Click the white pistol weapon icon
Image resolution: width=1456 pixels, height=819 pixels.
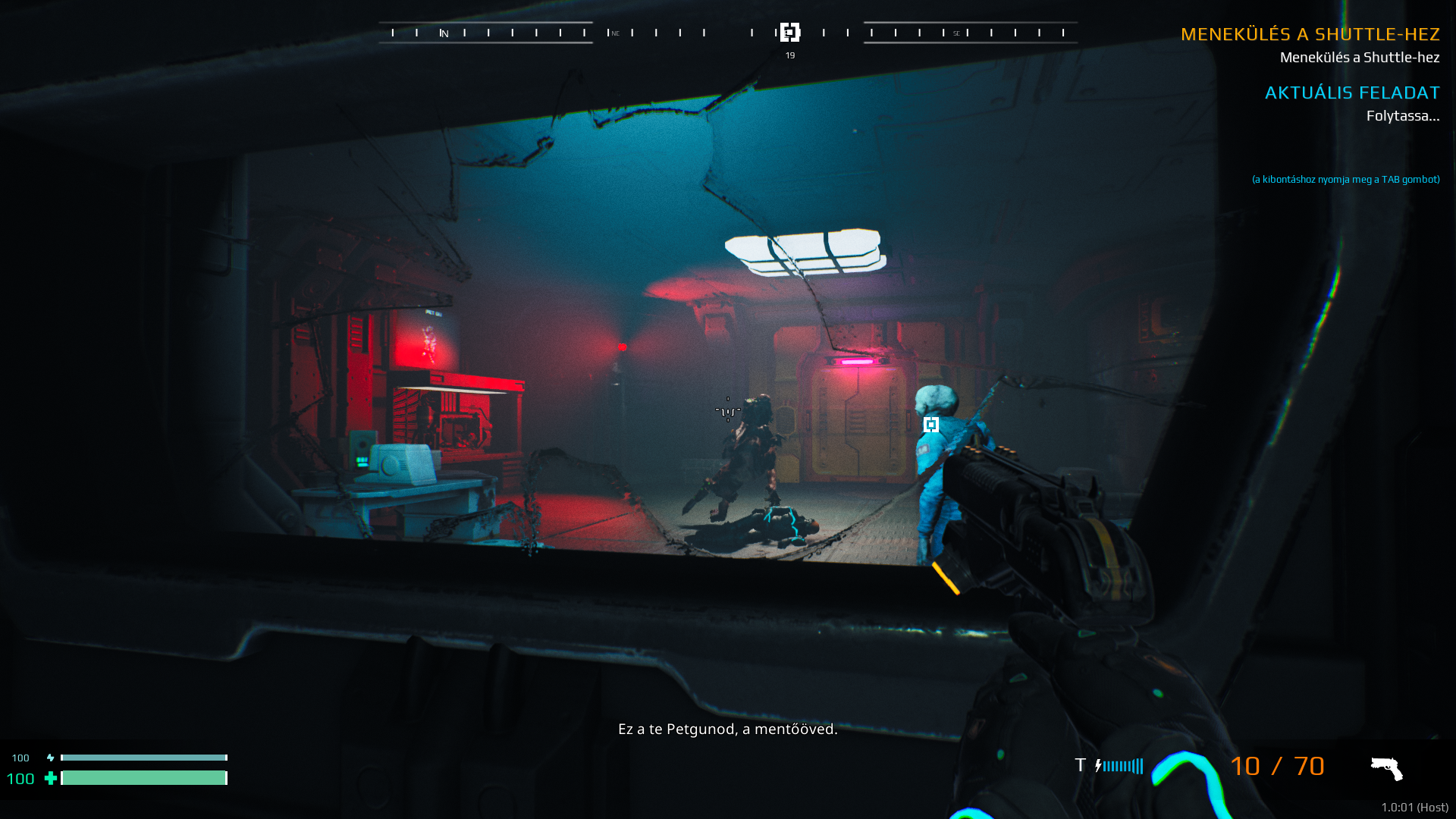1386,768
